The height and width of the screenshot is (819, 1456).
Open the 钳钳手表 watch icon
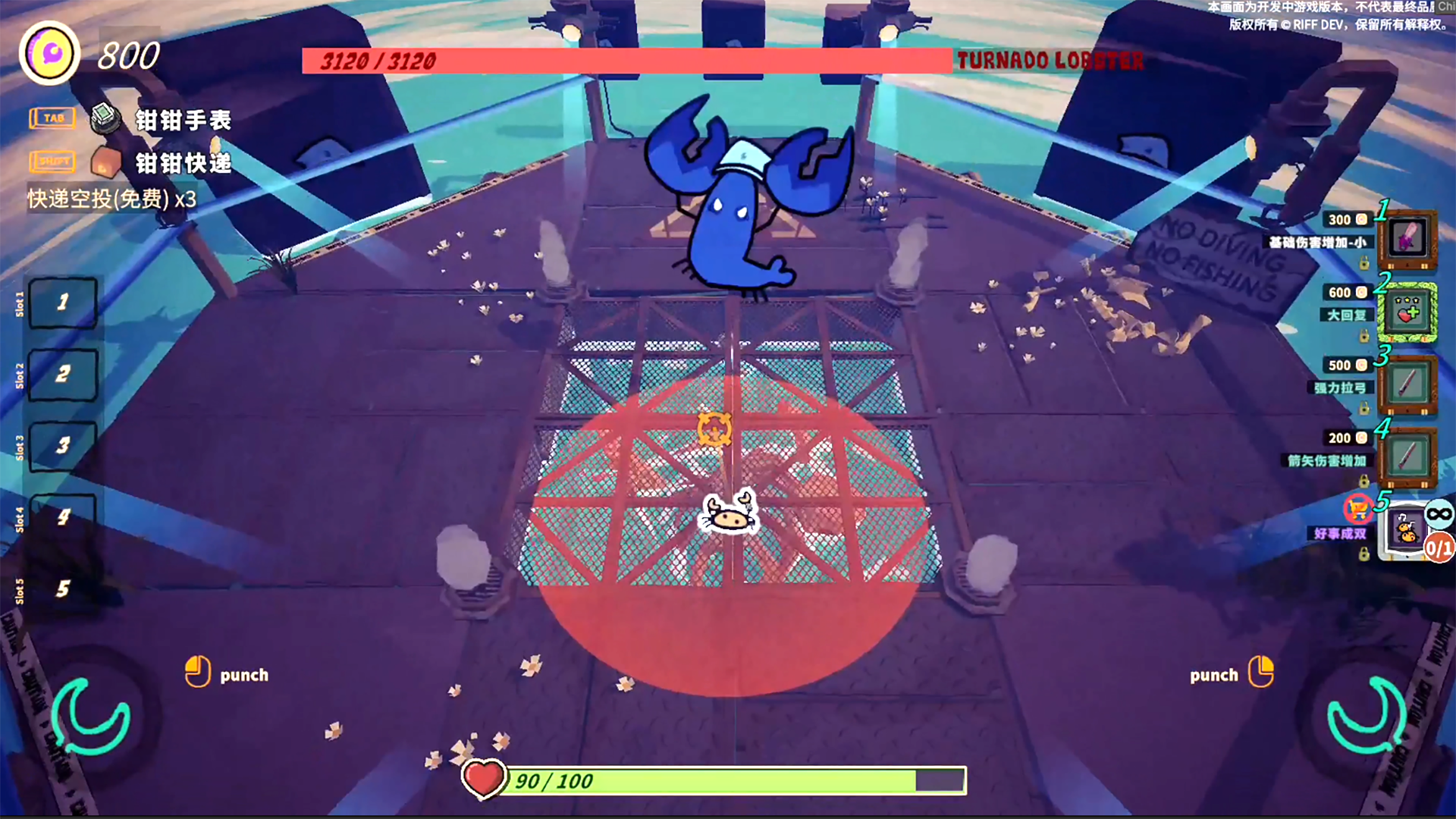coord(105,118)
